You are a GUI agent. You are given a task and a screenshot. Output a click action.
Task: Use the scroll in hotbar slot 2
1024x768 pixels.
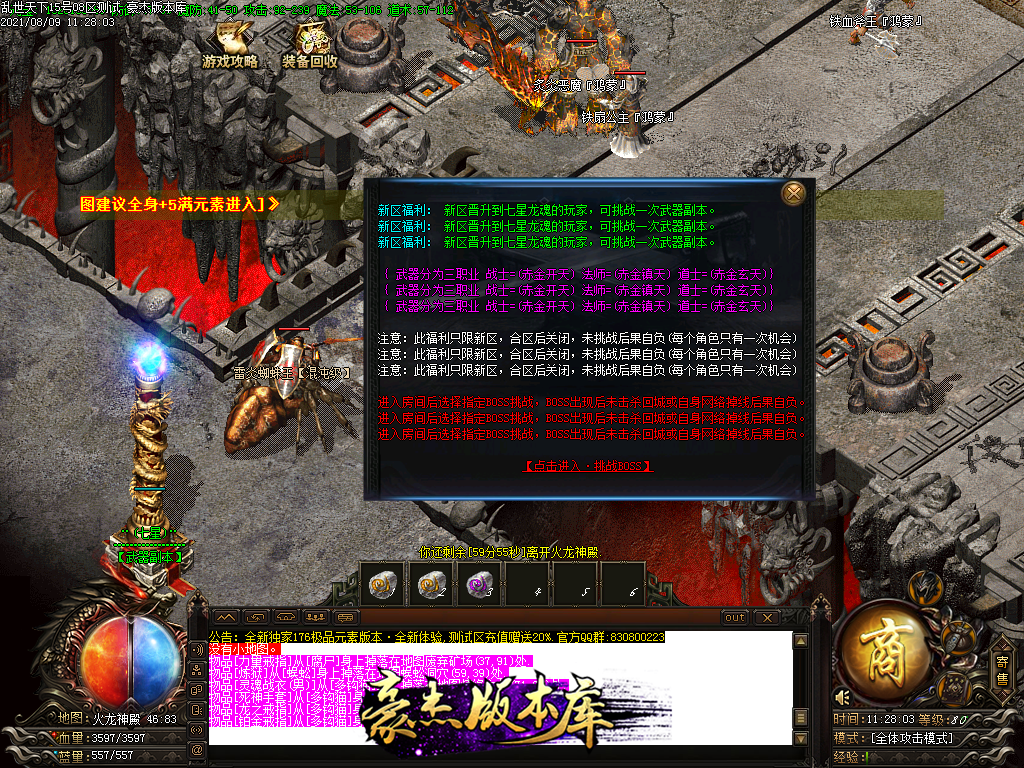point(431,583)
